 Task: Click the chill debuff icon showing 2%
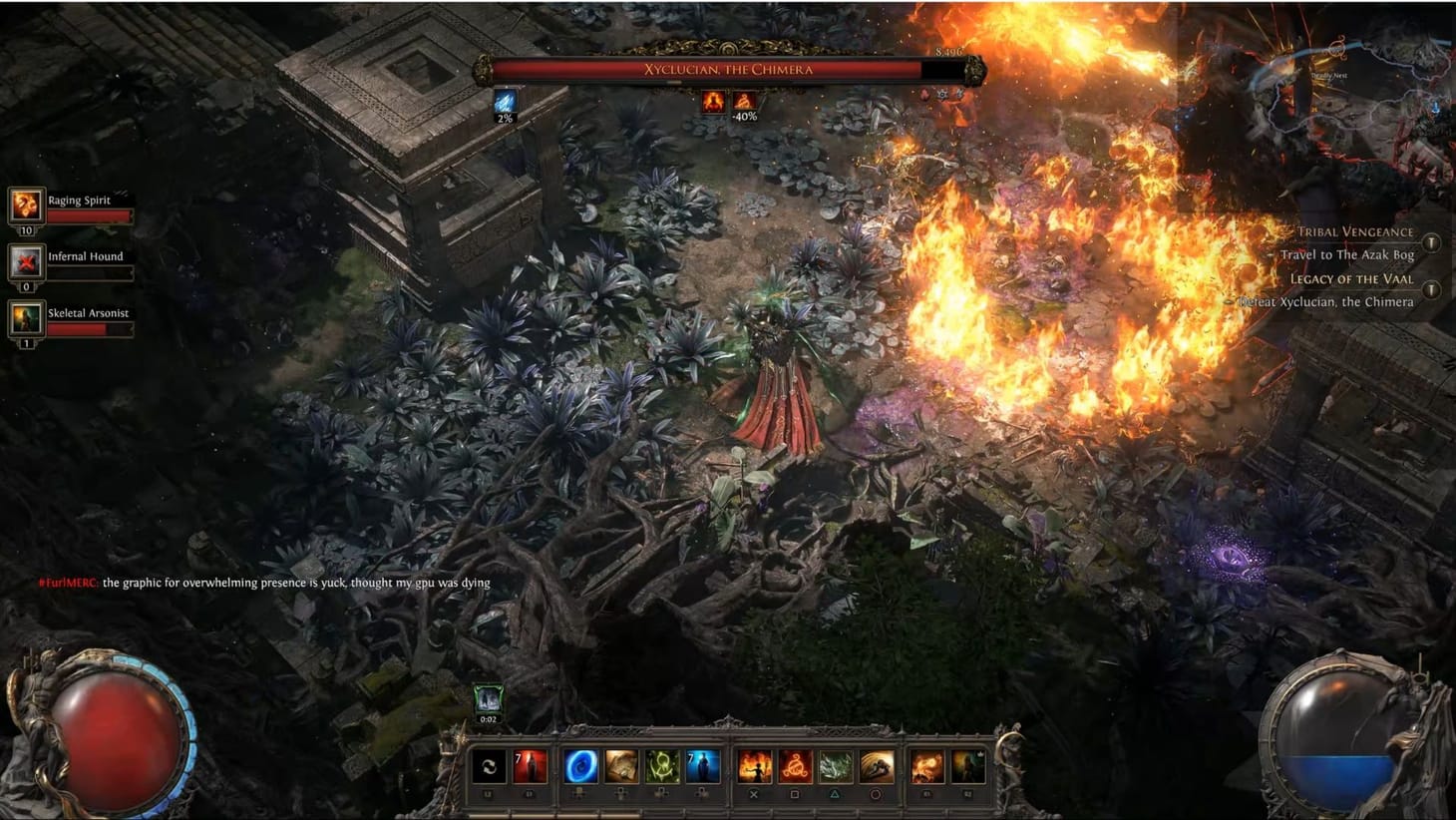505,100
